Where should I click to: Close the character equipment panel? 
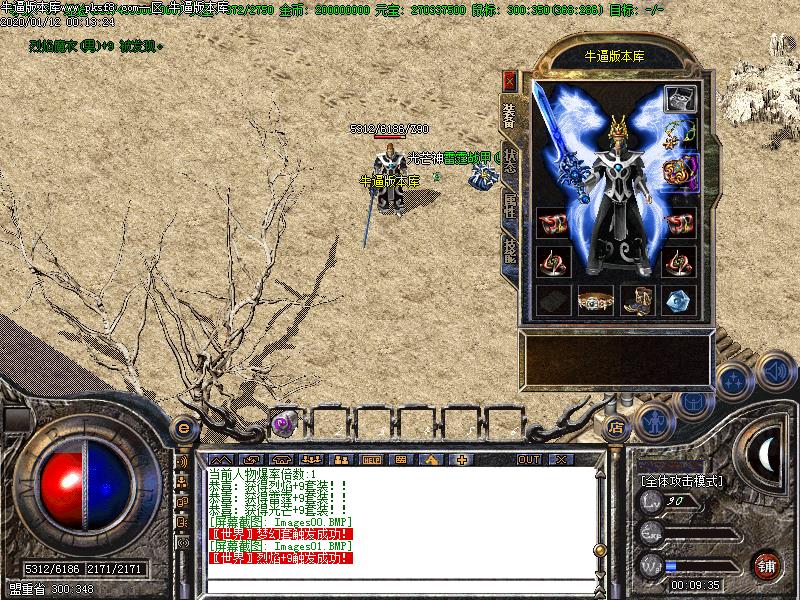(510, 81)
